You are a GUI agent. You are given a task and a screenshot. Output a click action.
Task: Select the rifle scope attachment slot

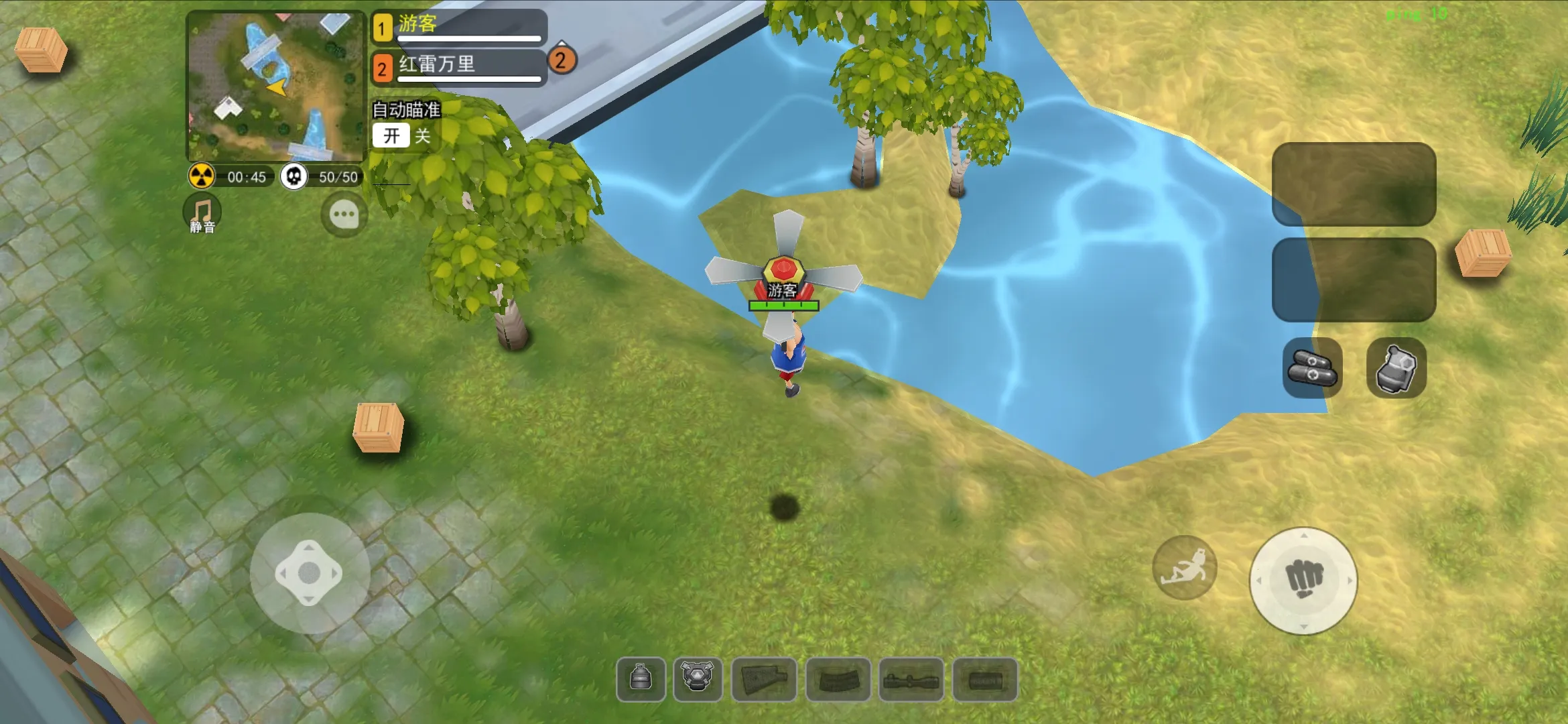click(911, 680)
